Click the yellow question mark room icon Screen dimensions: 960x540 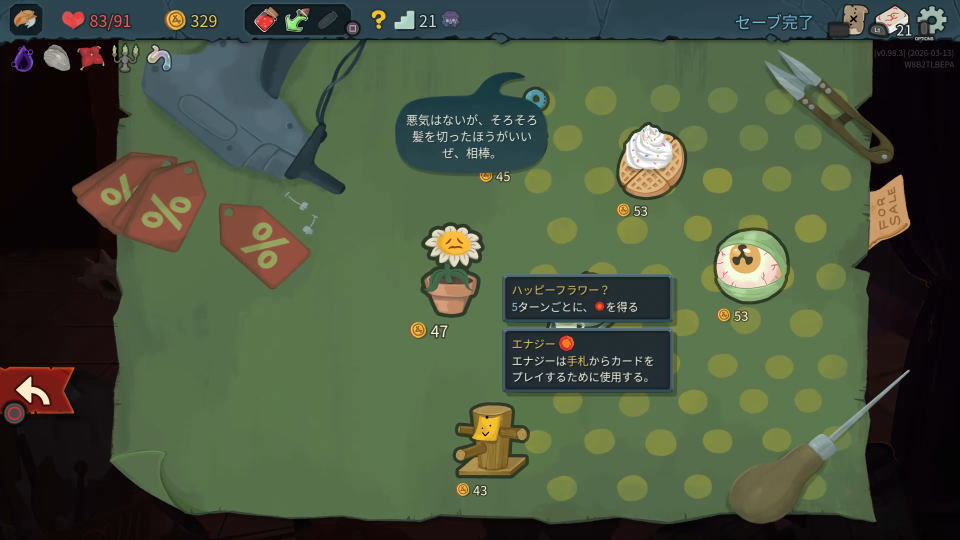pyautogui.click(x=378, y=20)
